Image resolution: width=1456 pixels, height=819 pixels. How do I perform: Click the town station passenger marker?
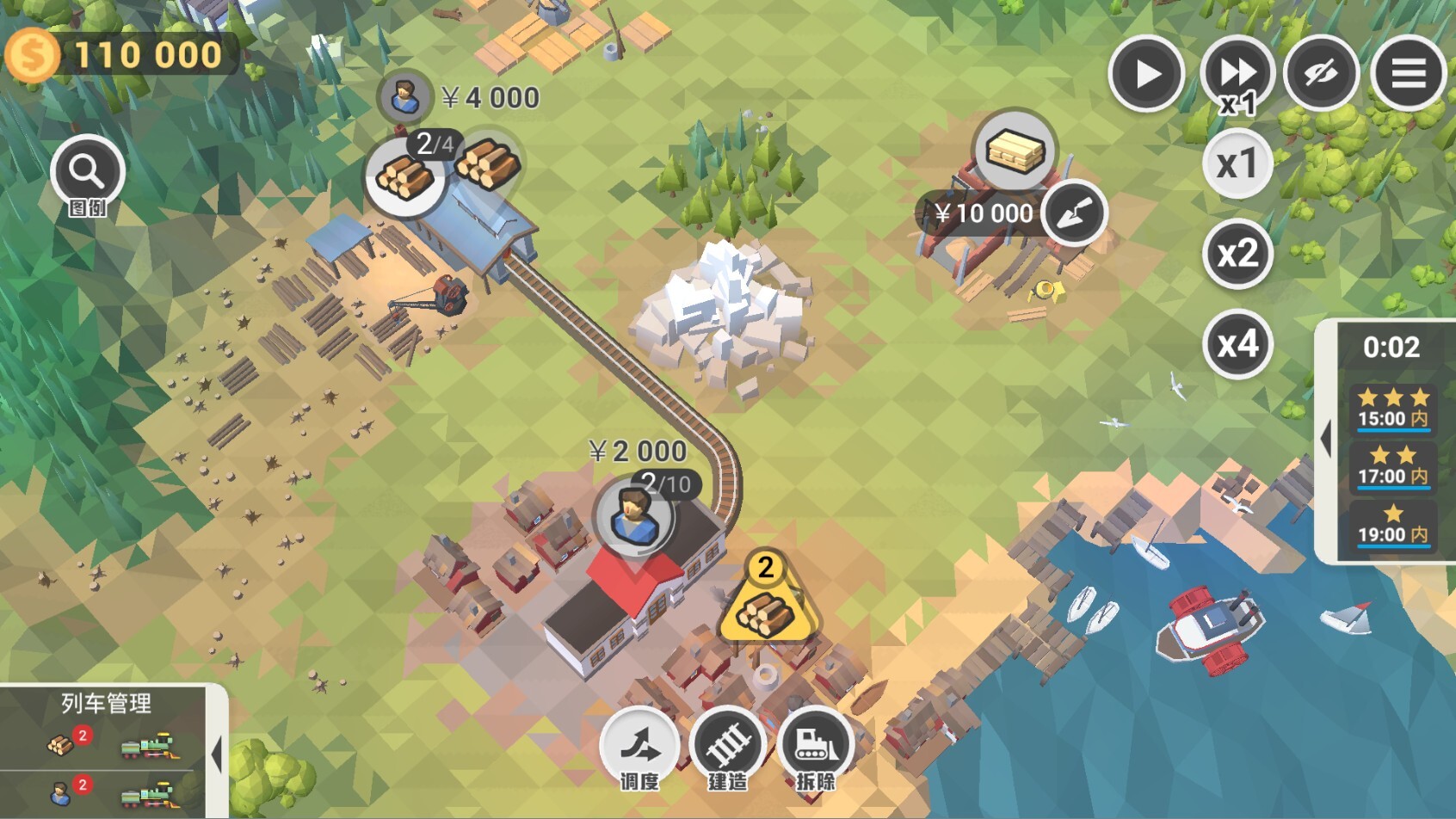tap(634, 518)
